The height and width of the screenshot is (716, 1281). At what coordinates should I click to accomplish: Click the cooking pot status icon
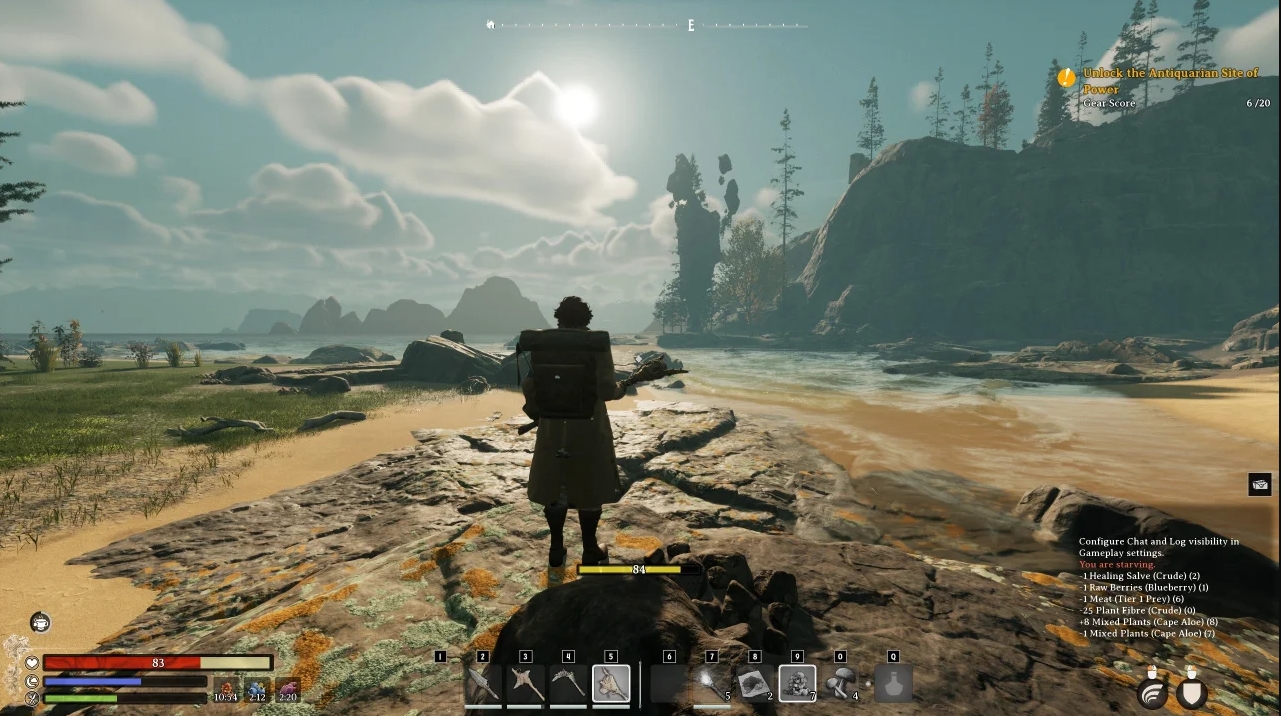pyautogui.click(x=41, y=623)
